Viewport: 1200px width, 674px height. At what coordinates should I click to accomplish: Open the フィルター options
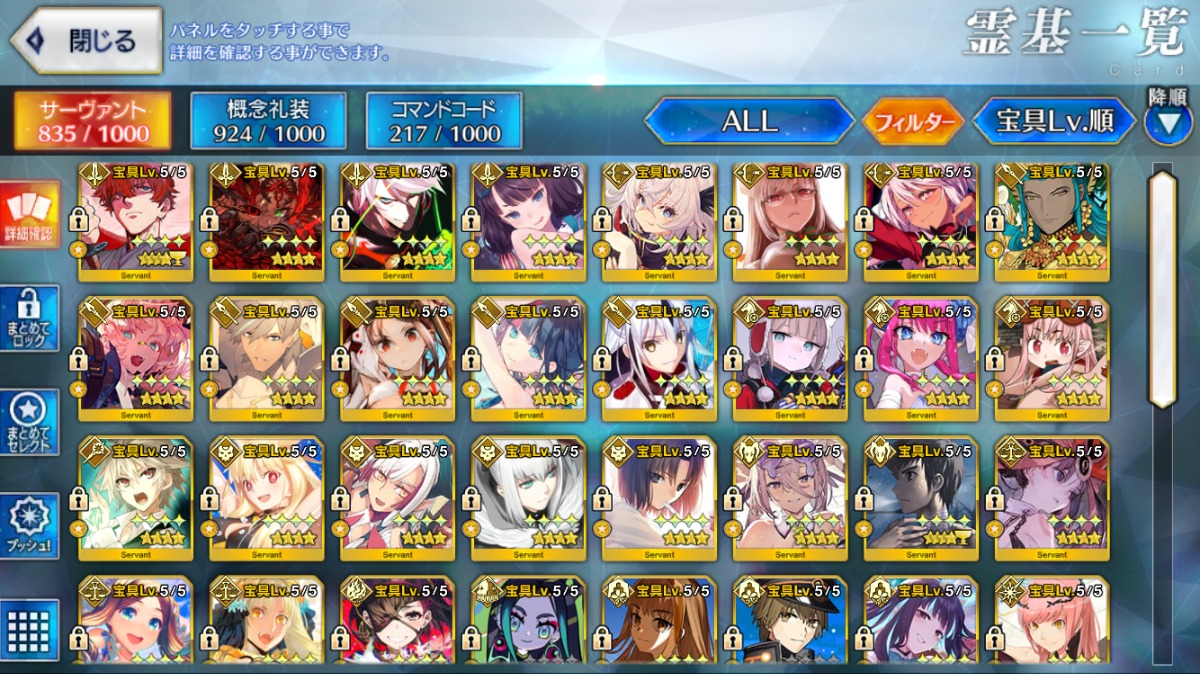(912, 122)
